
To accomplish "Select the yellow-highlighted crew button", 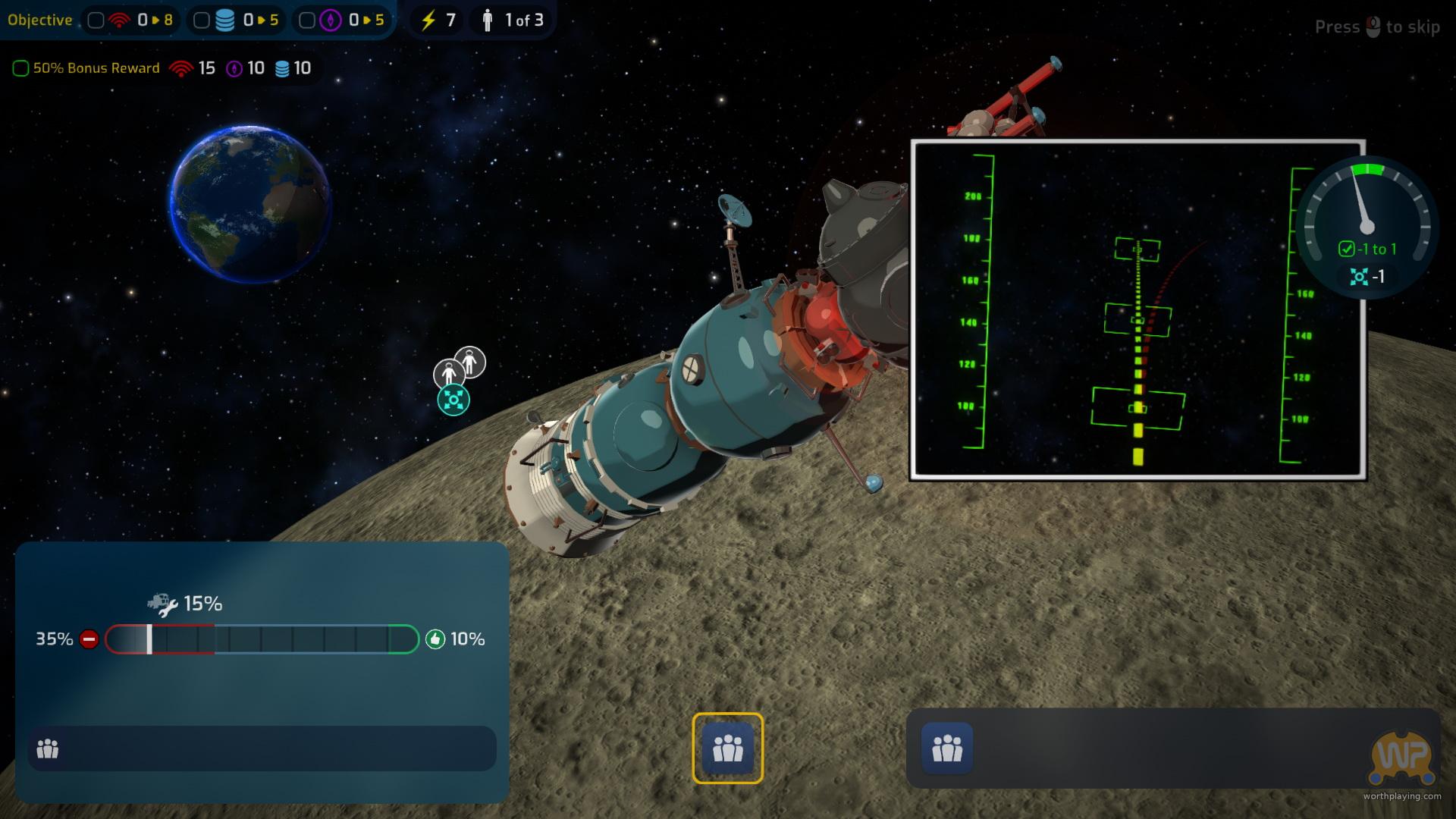I will (727, 748).
